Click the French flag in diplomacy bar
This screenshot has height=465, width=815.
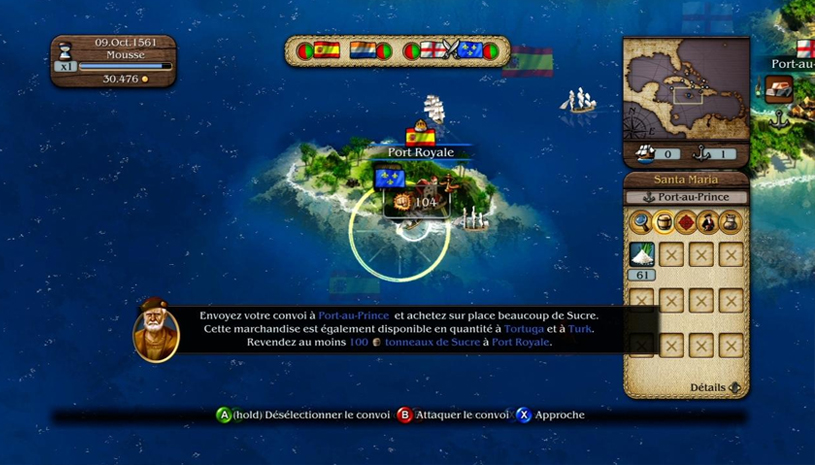click(x=469, y=50)
